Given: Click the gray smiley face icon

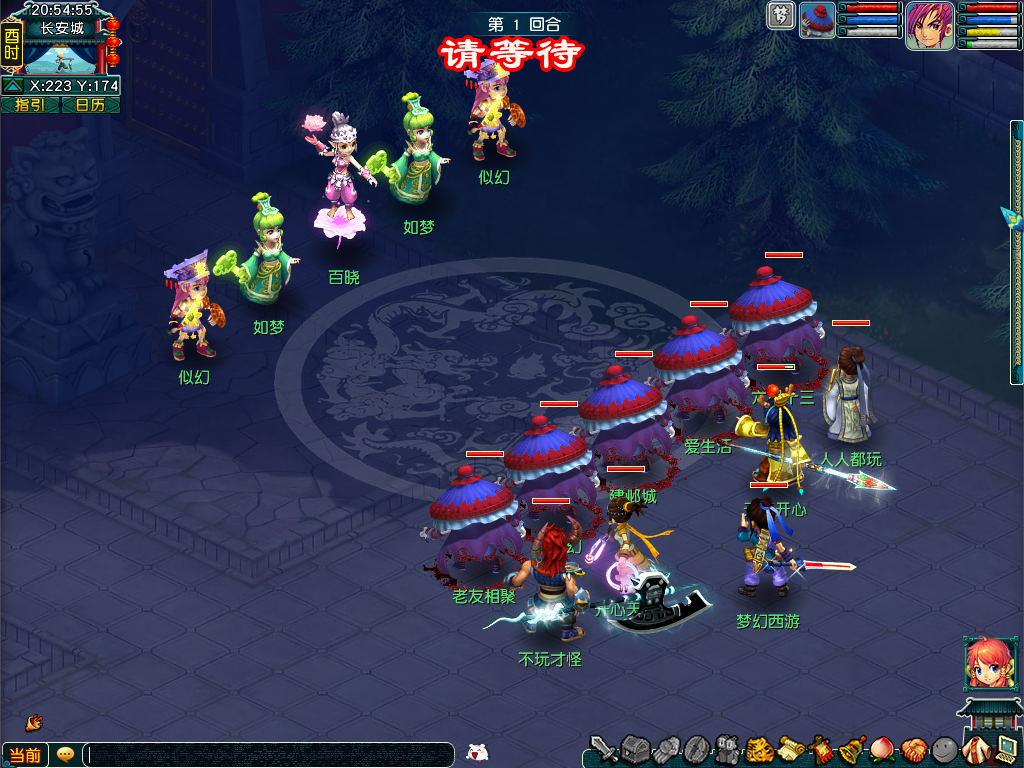Looking at the screenshot, I should click(944, 748).
